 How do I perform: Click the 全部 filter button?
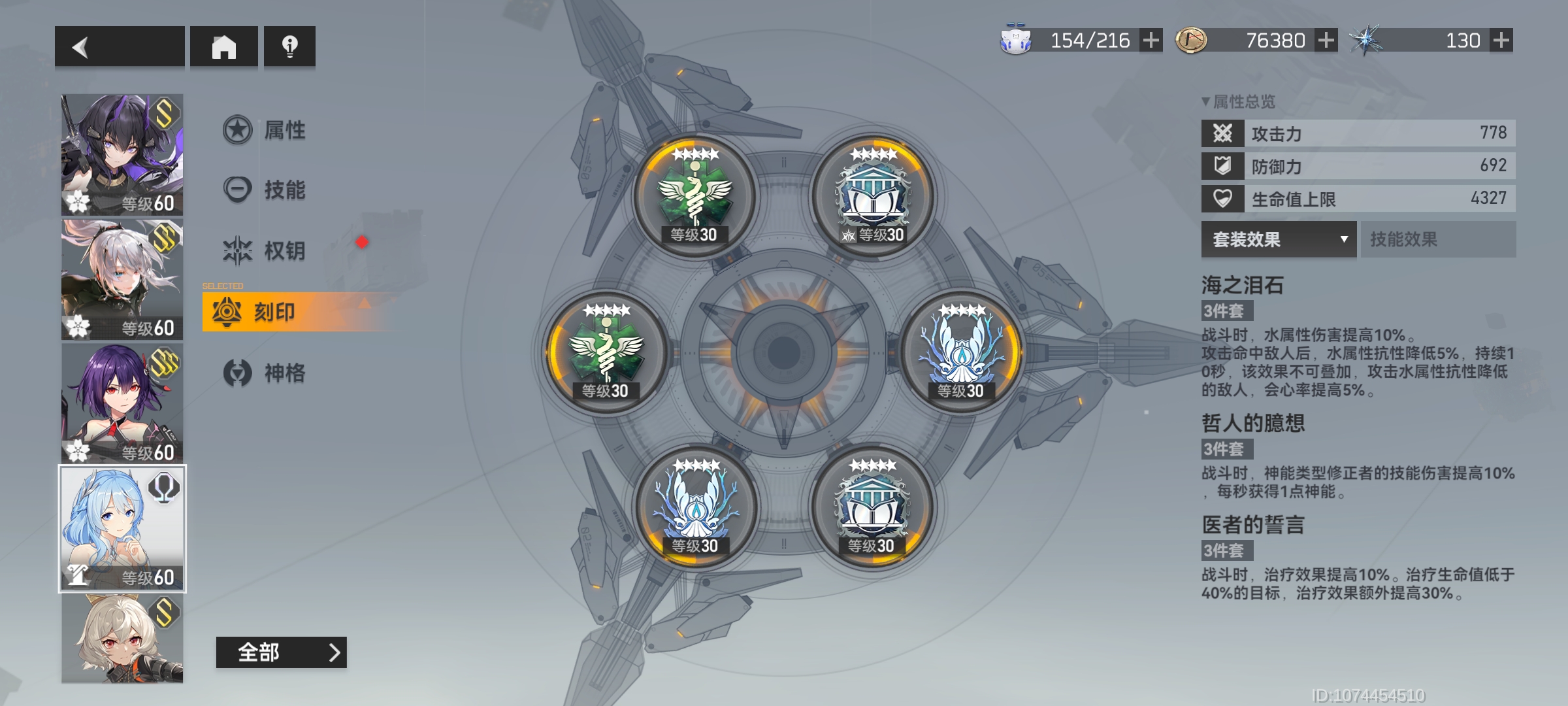[x=281, y=652]
